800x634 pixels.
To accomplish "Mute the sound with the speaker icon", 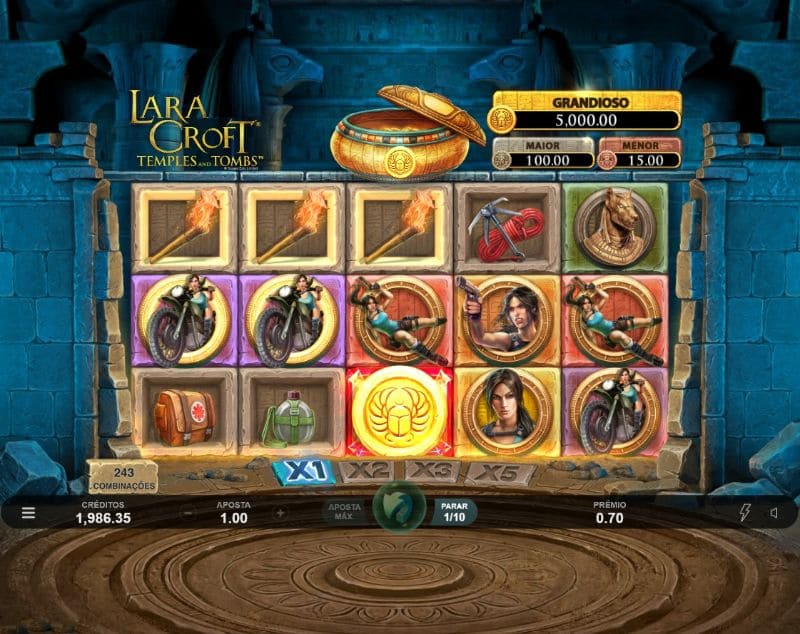I will 773,513.
